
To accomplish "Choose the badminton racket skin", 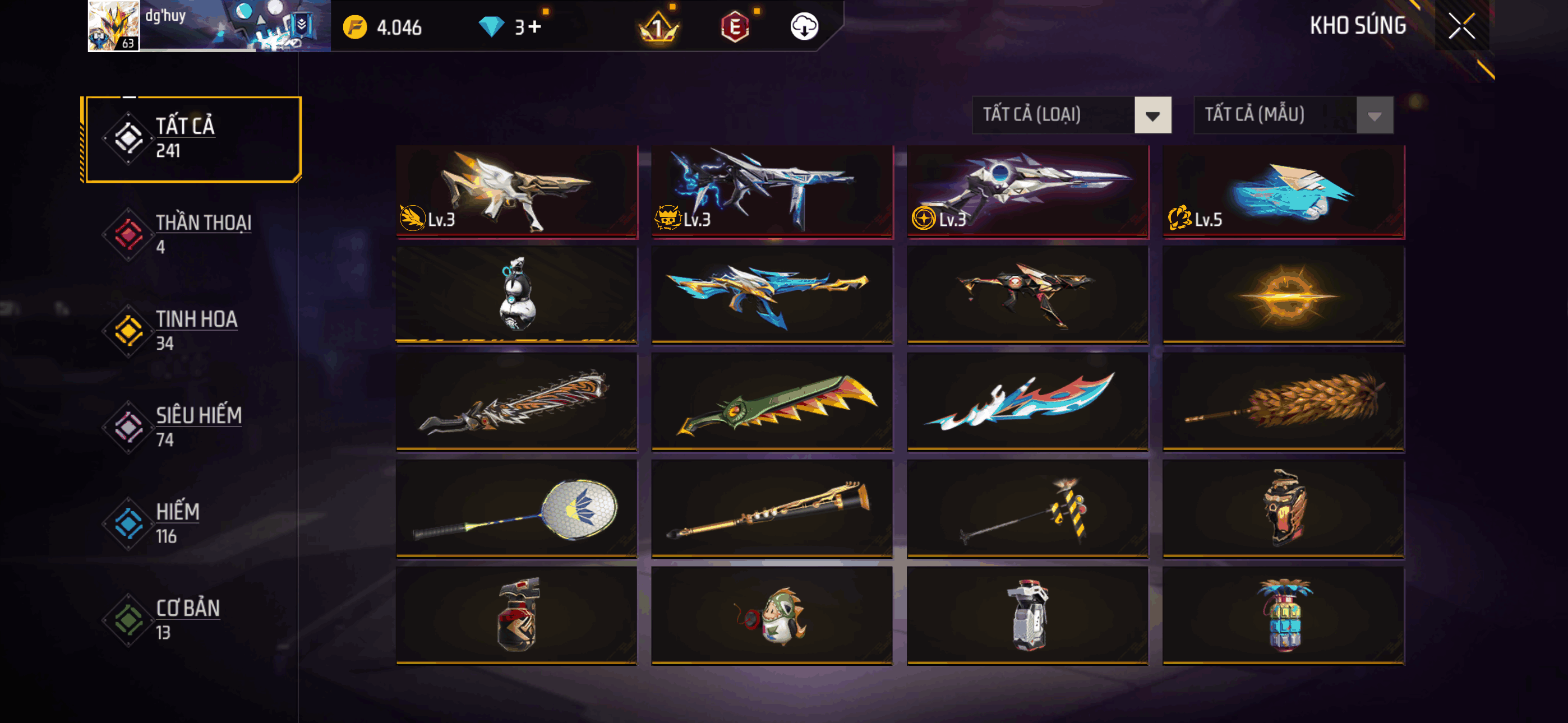I will click(x=516, y=509).
